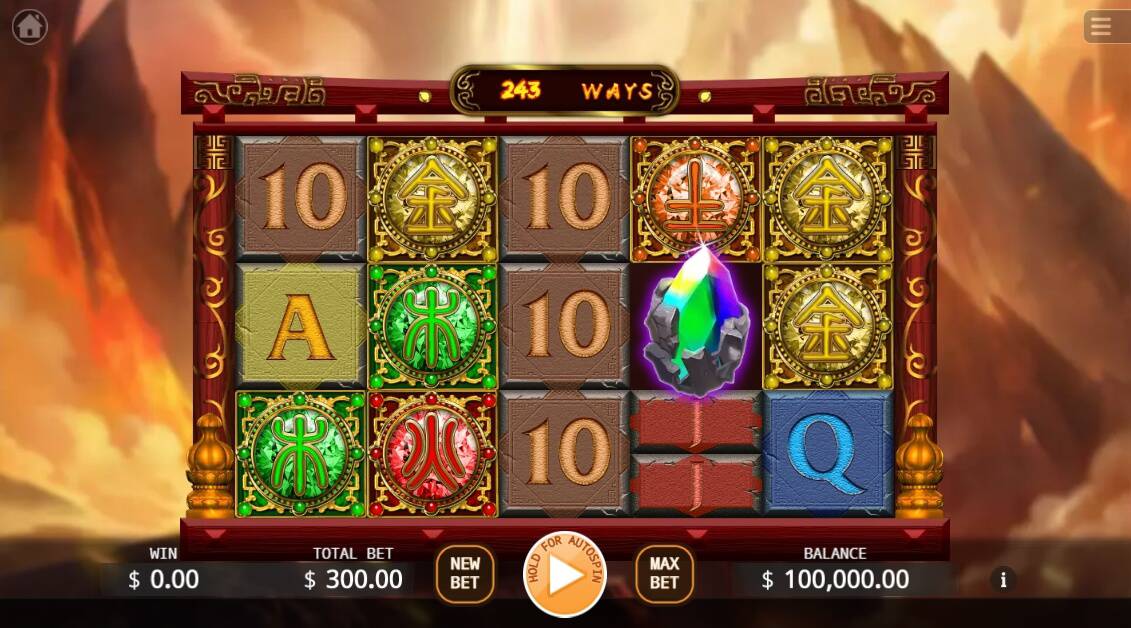1131x628 pixels.
Task: Select the Max Bet button
Action: point(664,574)
